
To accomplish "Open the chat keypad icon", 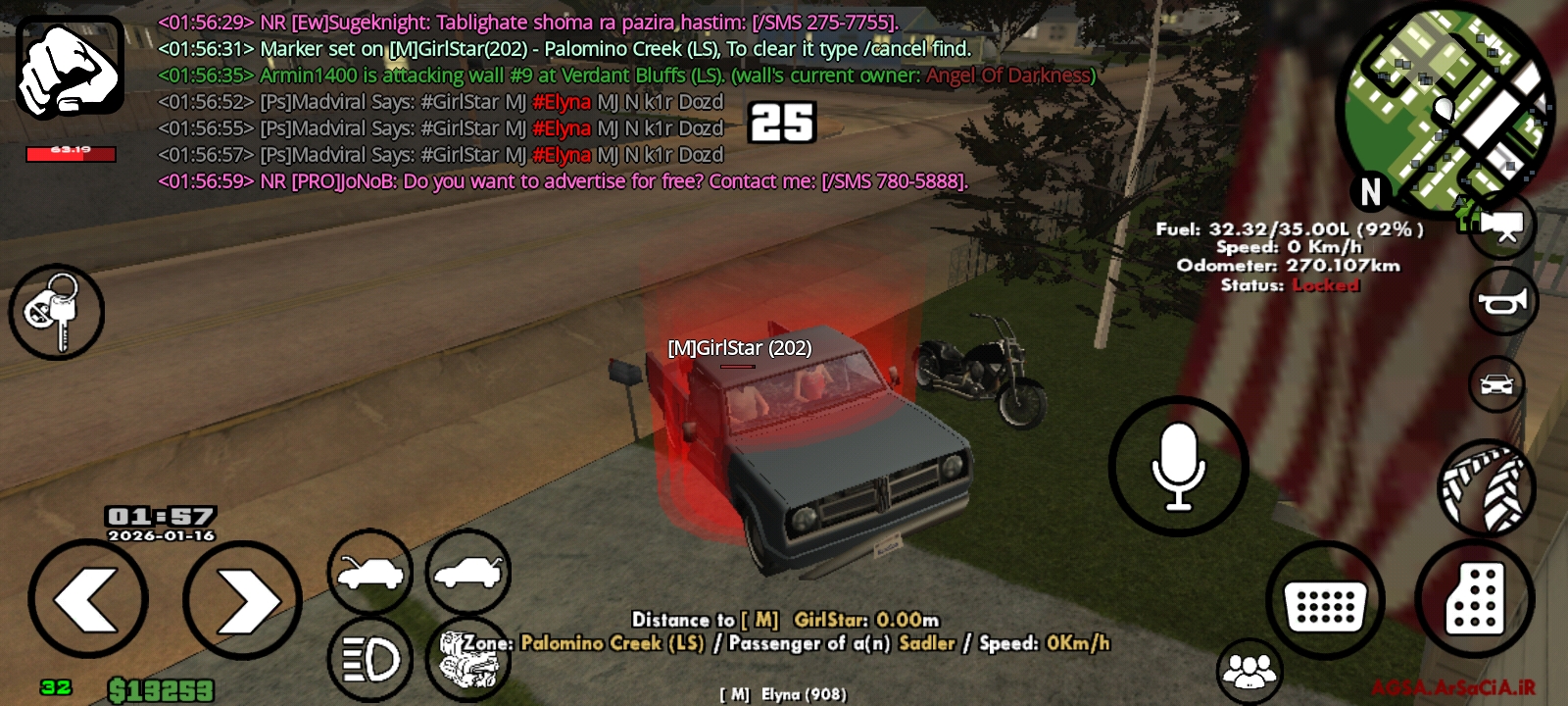I will (x=1325, y=600).
